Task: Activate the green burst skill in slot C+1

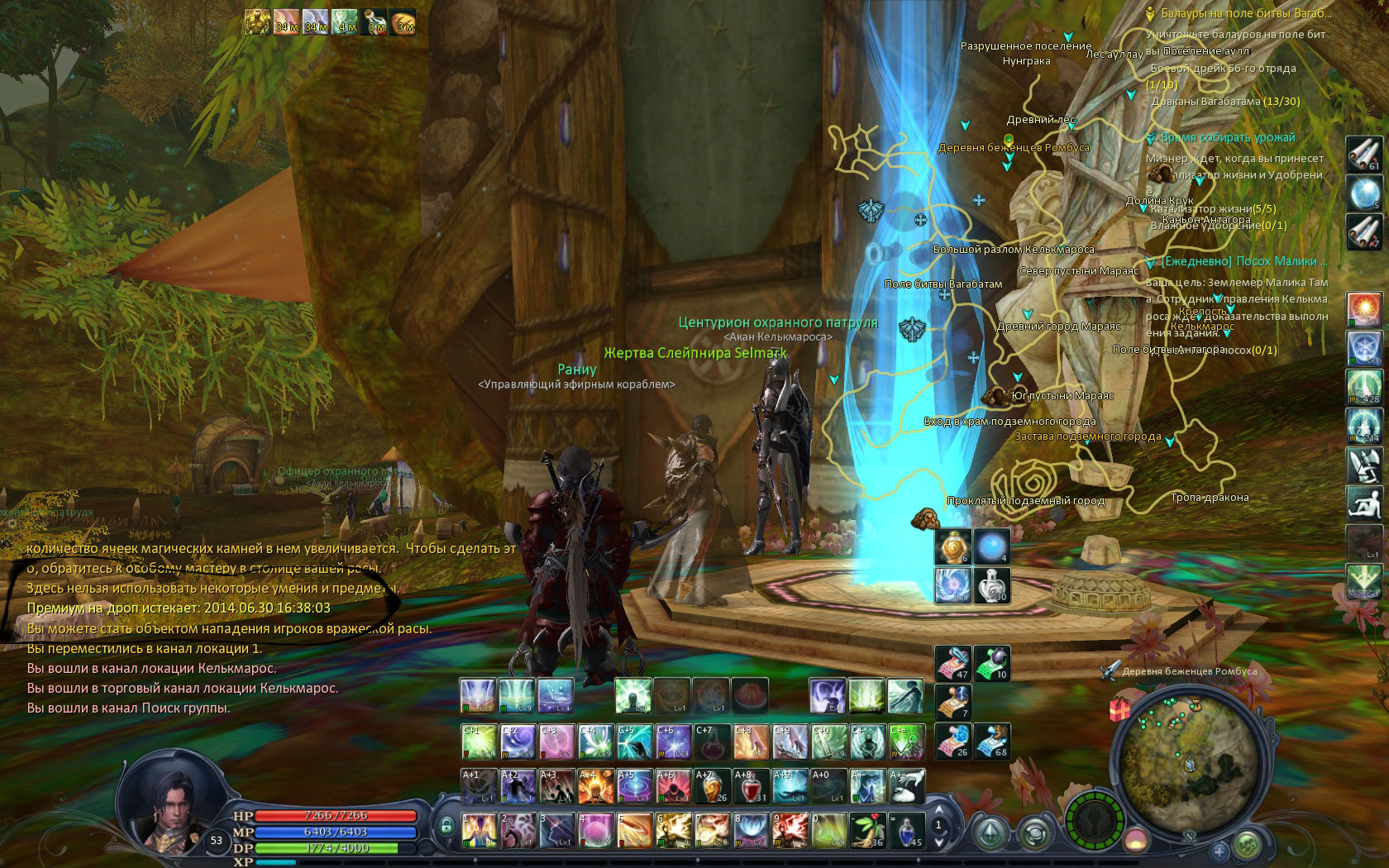Action: pyautogui.click(x=479, y=742)
